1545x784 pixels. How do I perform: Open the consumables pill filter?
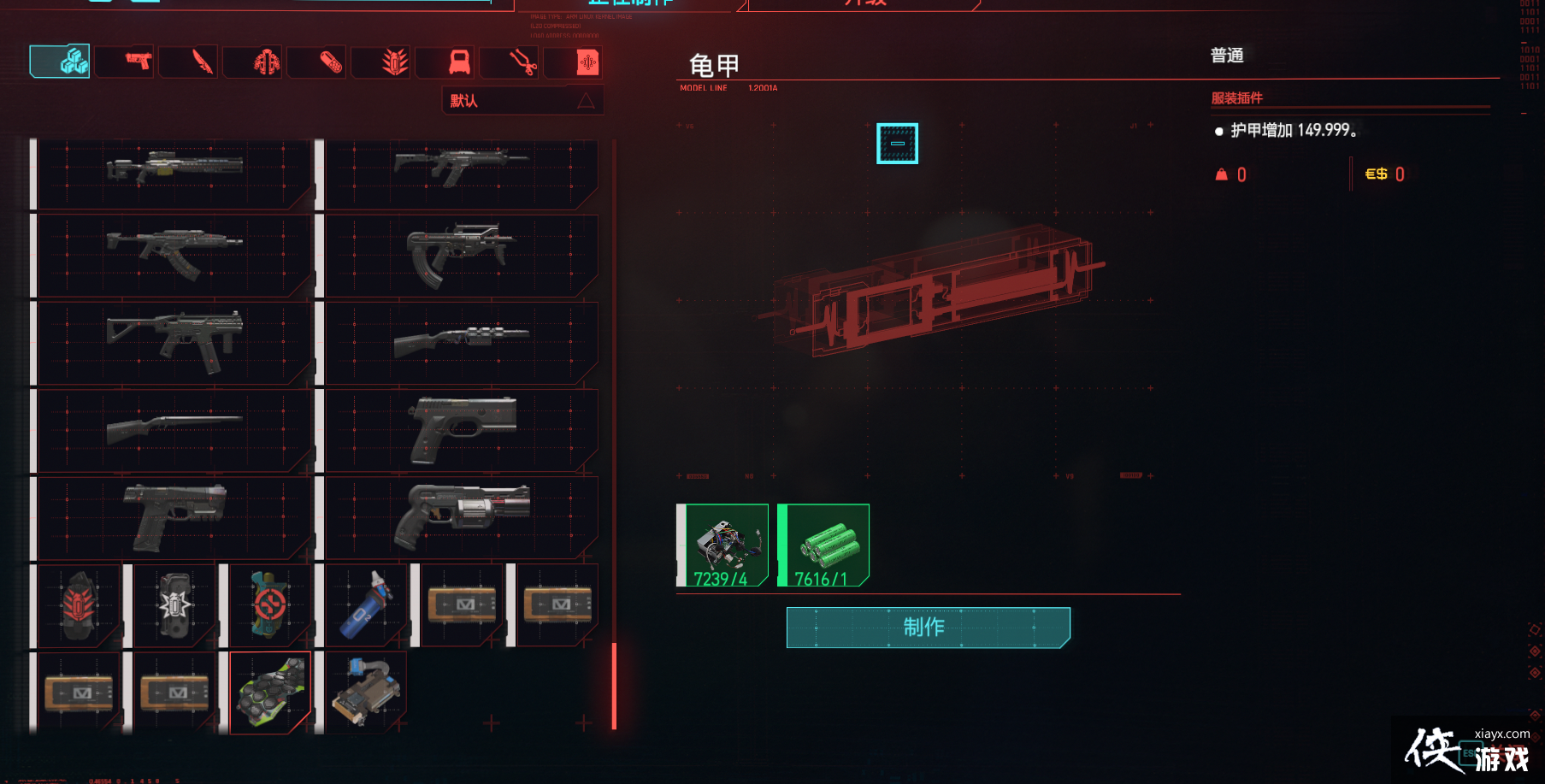pos(317,61)
